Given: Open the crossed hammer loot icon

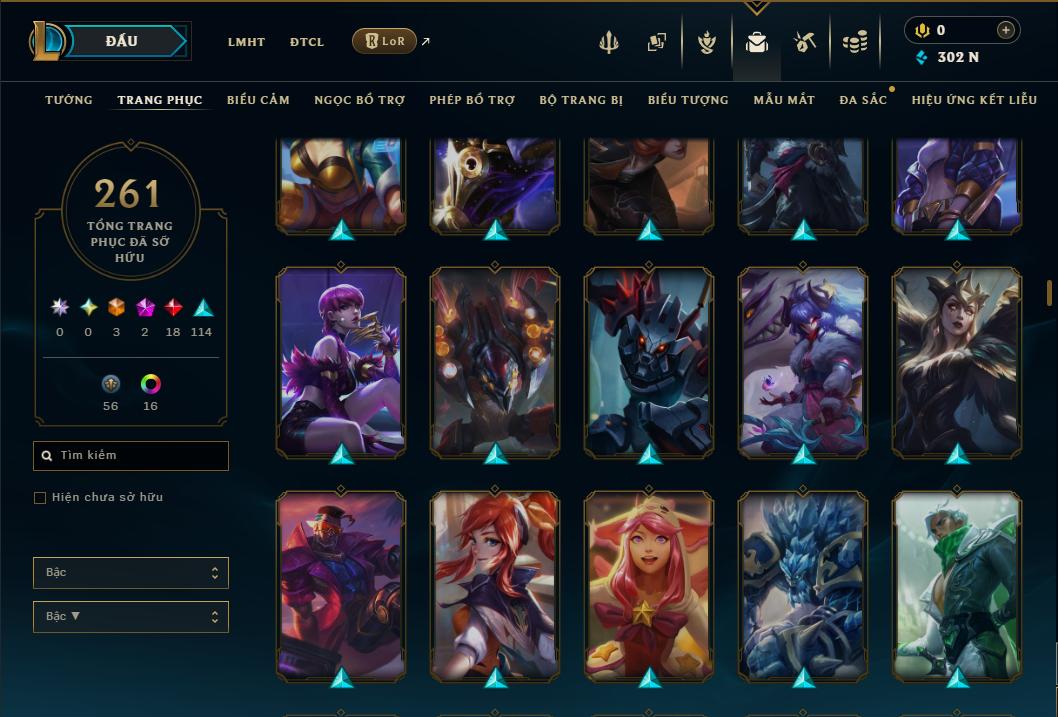Looking at the screenshot, I should (805, 42).
